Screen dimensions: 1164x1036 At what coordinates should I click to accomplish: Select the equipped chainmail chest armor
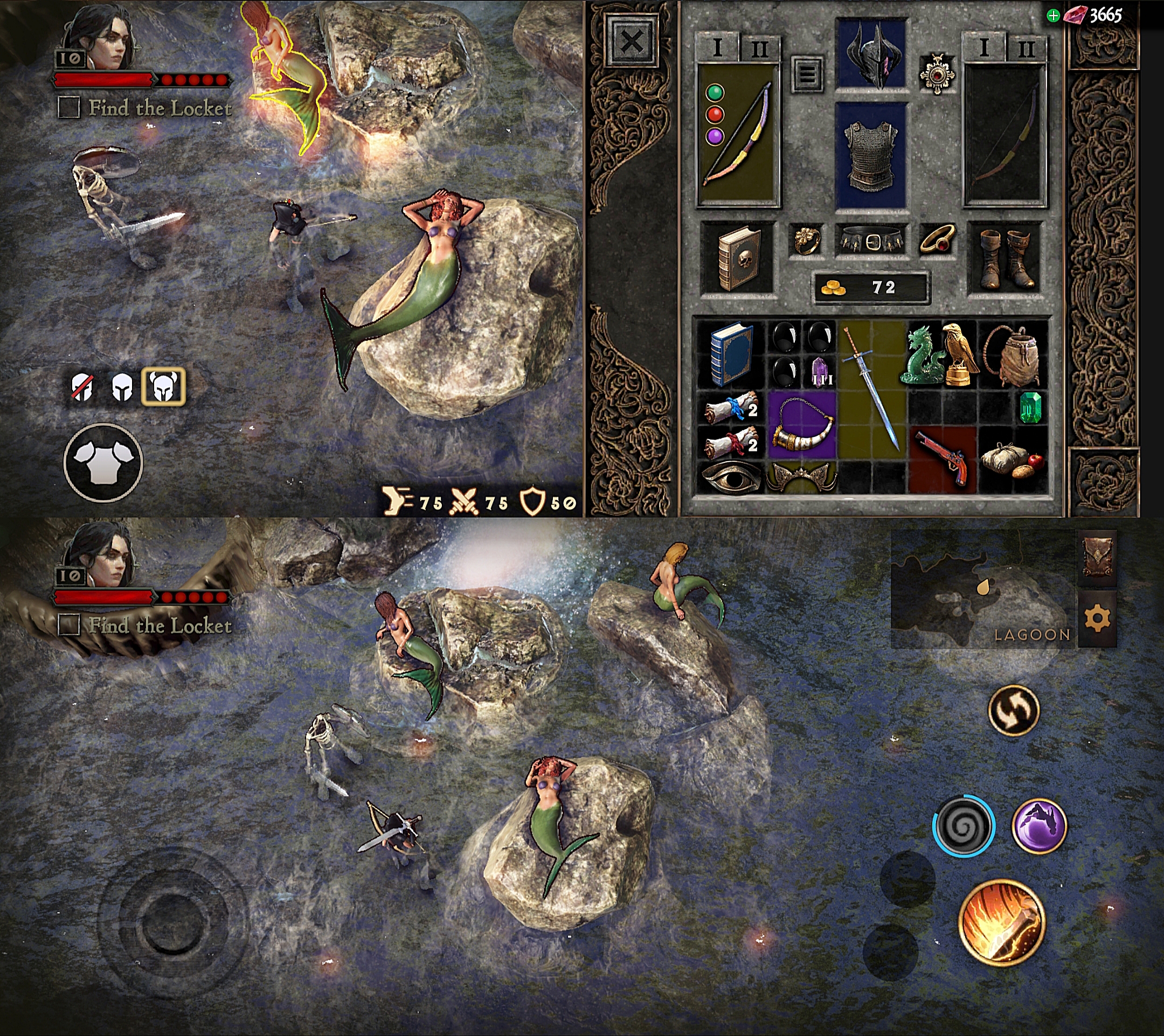click(x=870, y=155)
